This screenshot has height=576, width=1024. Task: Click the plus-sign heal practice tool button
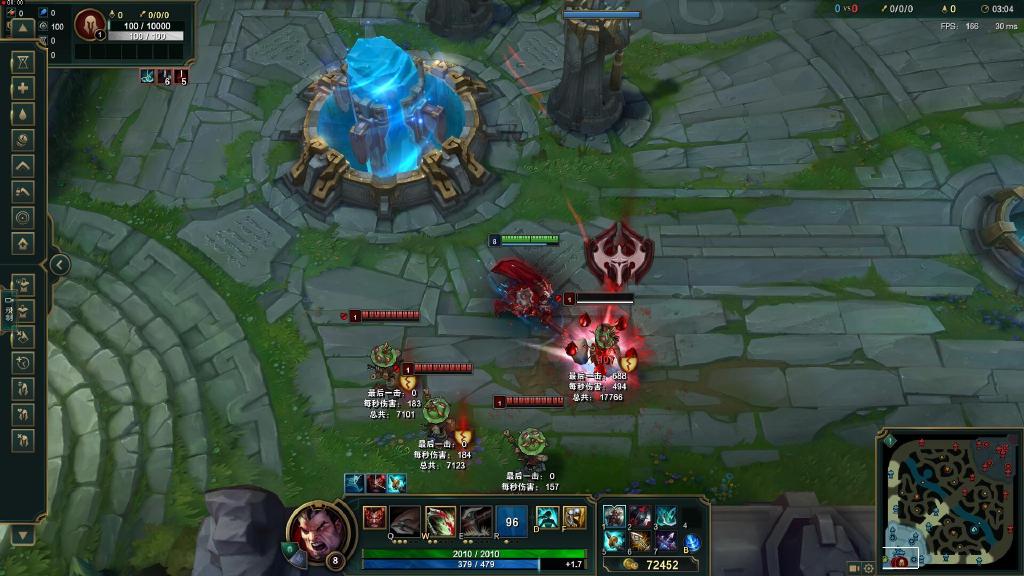point(23,88)
